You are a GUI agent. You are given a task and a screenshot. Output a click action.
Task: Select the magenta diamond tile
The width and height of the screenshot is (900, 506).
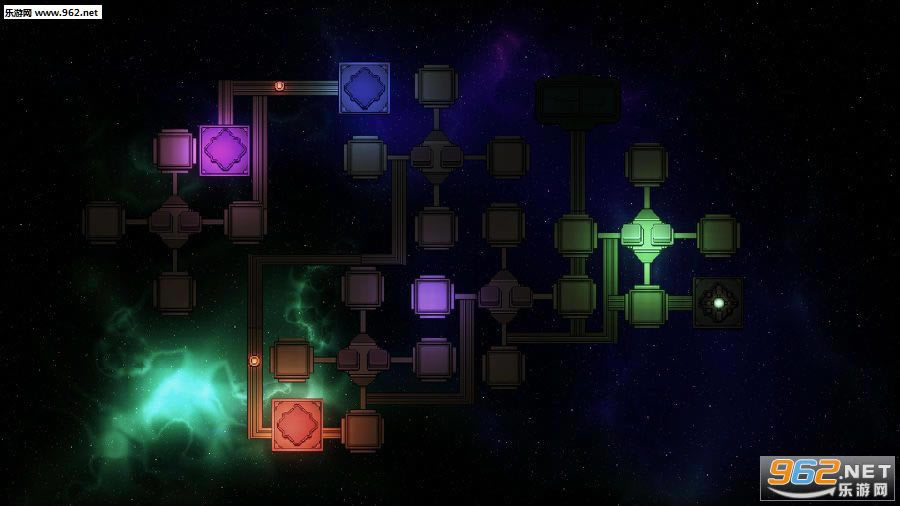pyautogui.click(x=224, y=150)
